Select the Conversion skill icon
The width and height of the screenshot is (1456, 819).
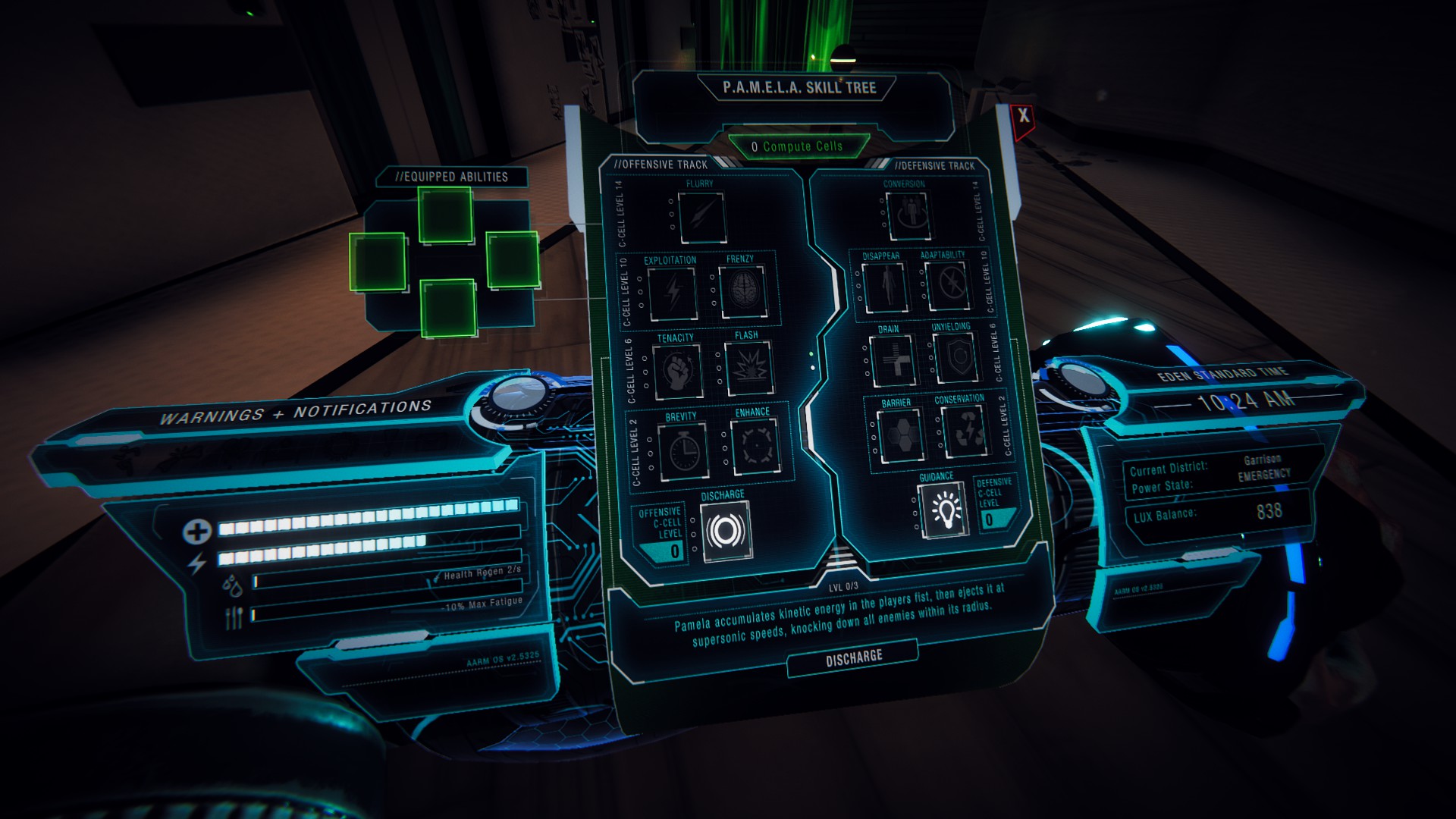click(x=907, y=215)
